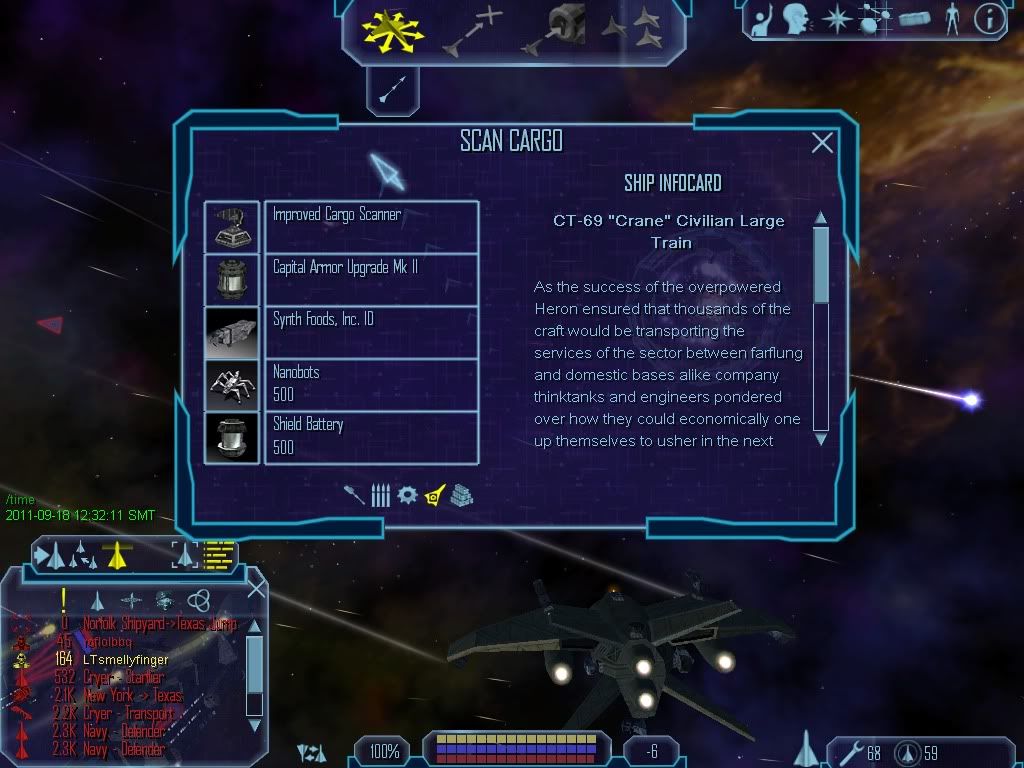Close the Scan Cargo window

(x=822, y=143)
